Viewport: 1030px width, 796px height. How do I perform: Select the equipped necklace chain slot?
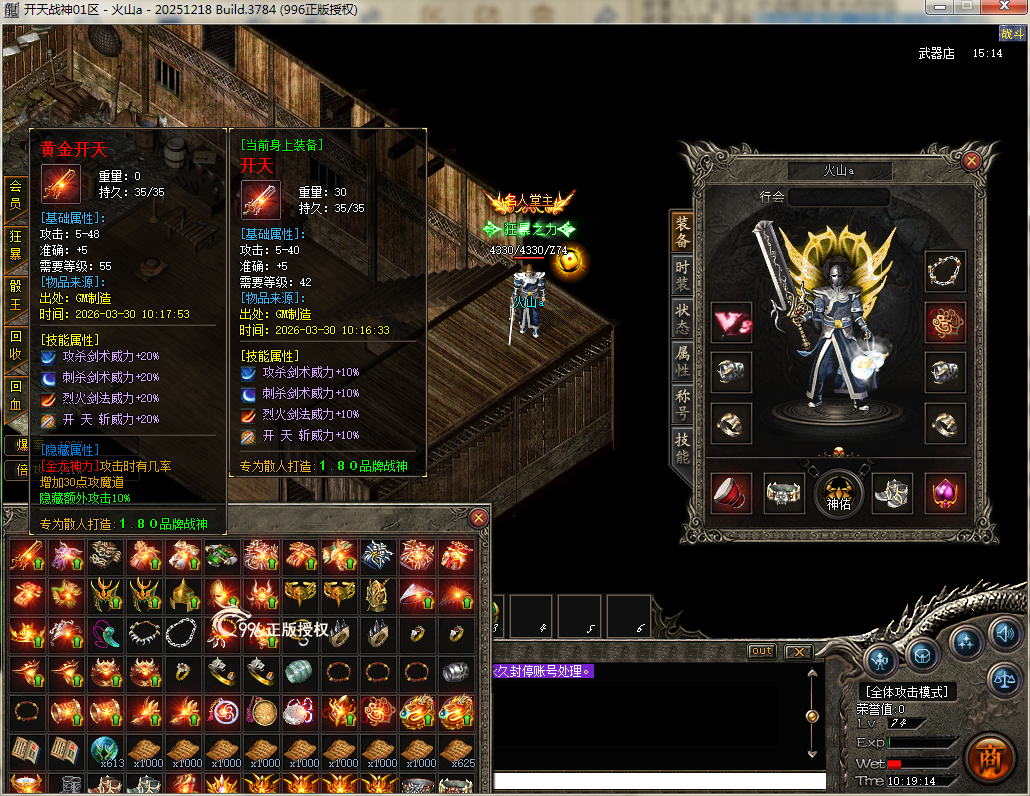(944, 271)
